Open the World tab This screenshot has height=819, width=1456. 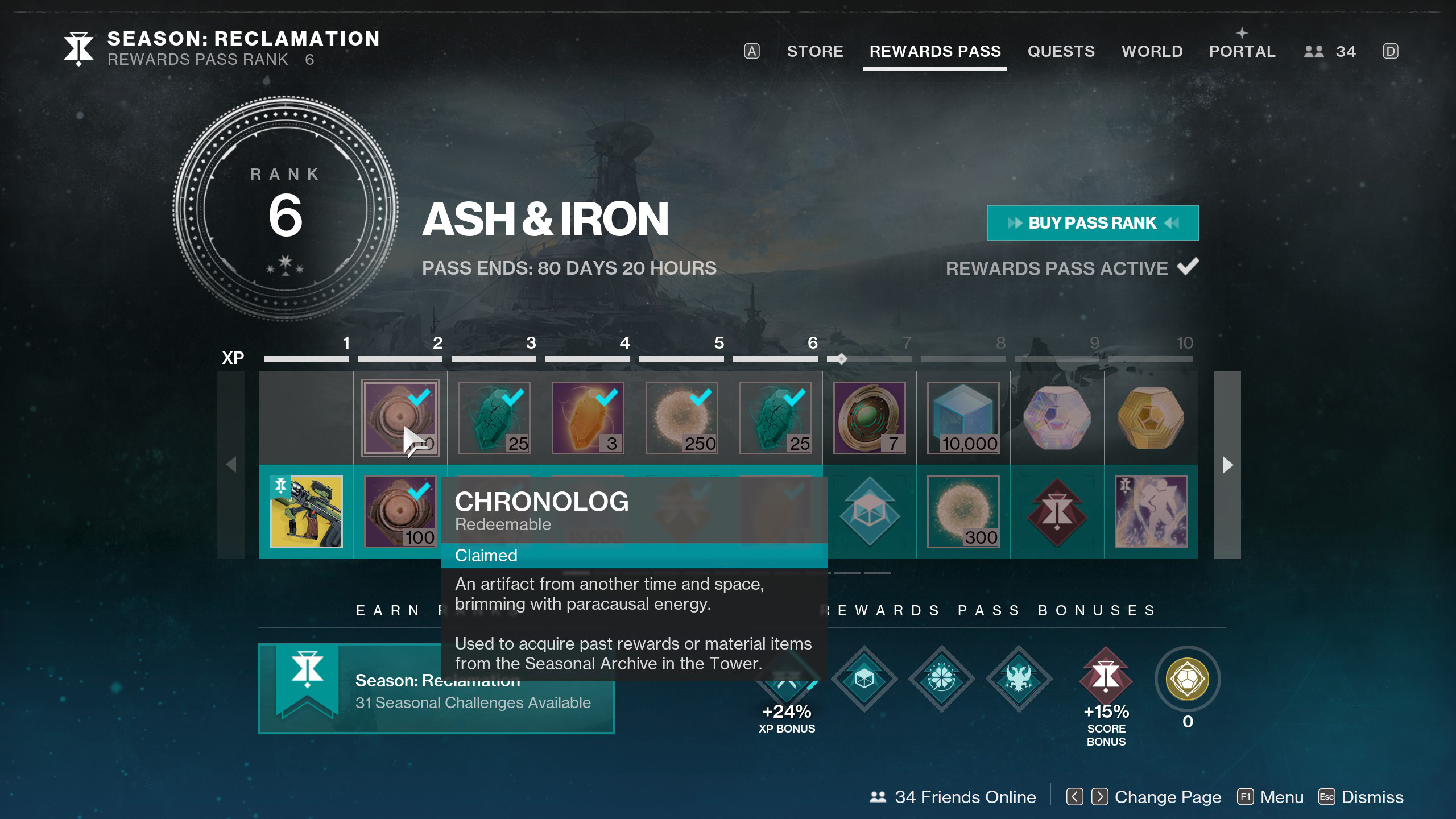click(x=1152, y=51)
